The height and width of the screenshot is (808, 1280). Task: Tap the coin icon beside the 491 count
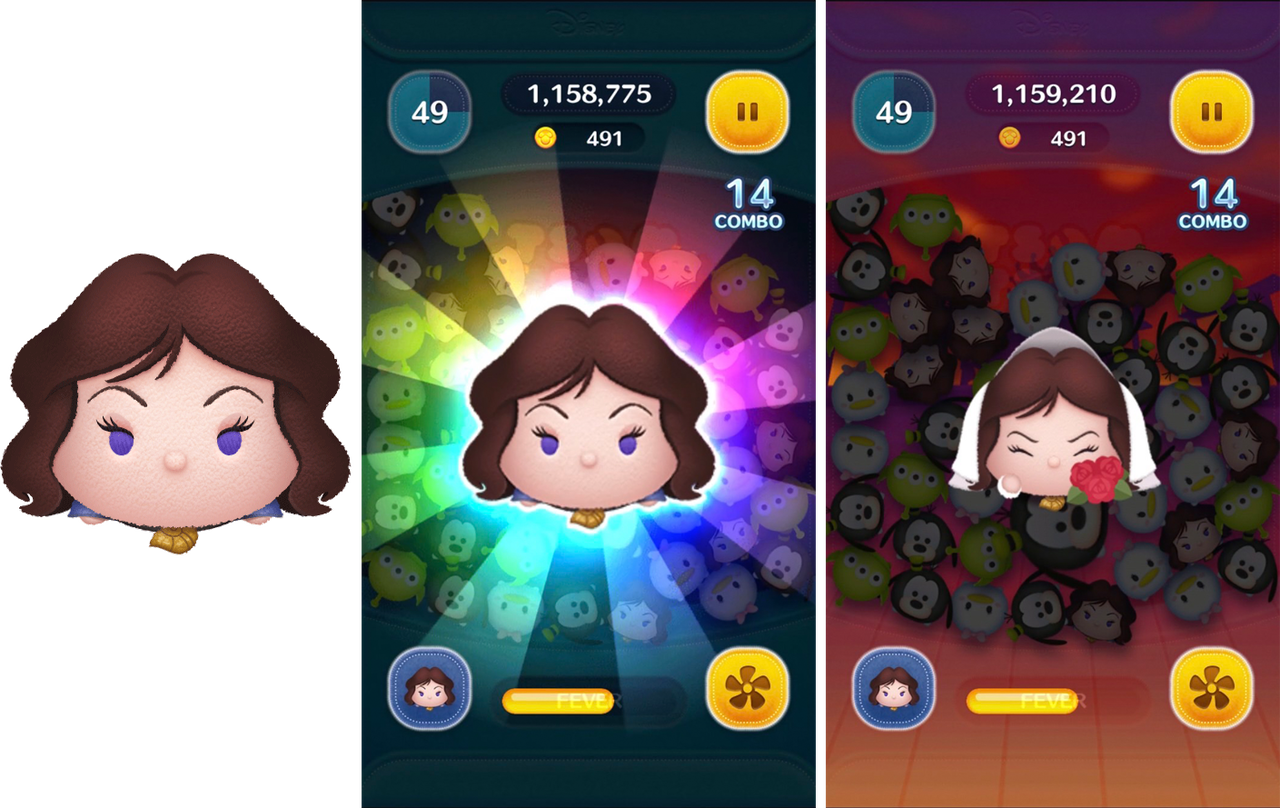[x=545, y=138]
